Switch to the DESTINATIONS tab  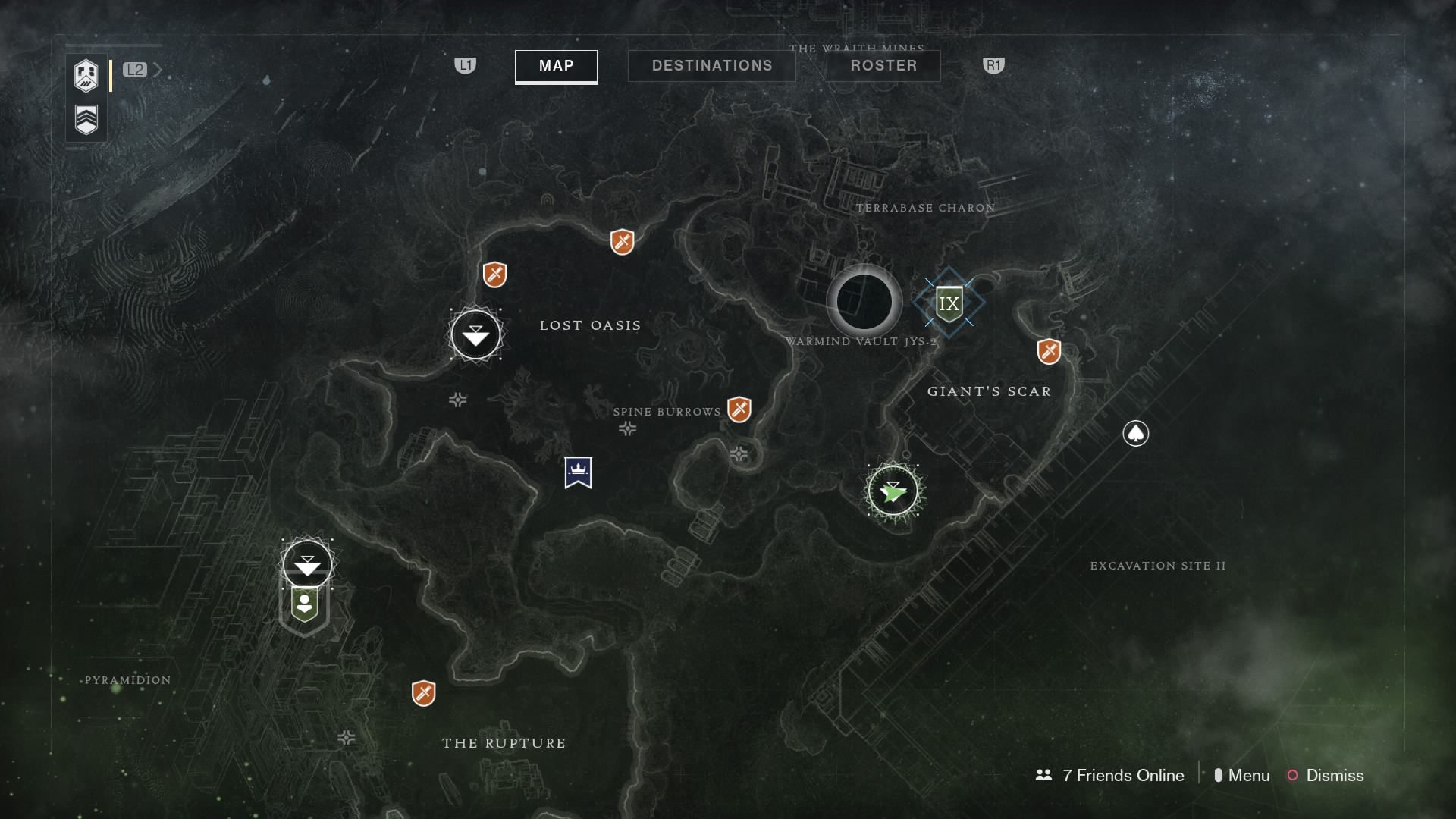pos(711,66)
